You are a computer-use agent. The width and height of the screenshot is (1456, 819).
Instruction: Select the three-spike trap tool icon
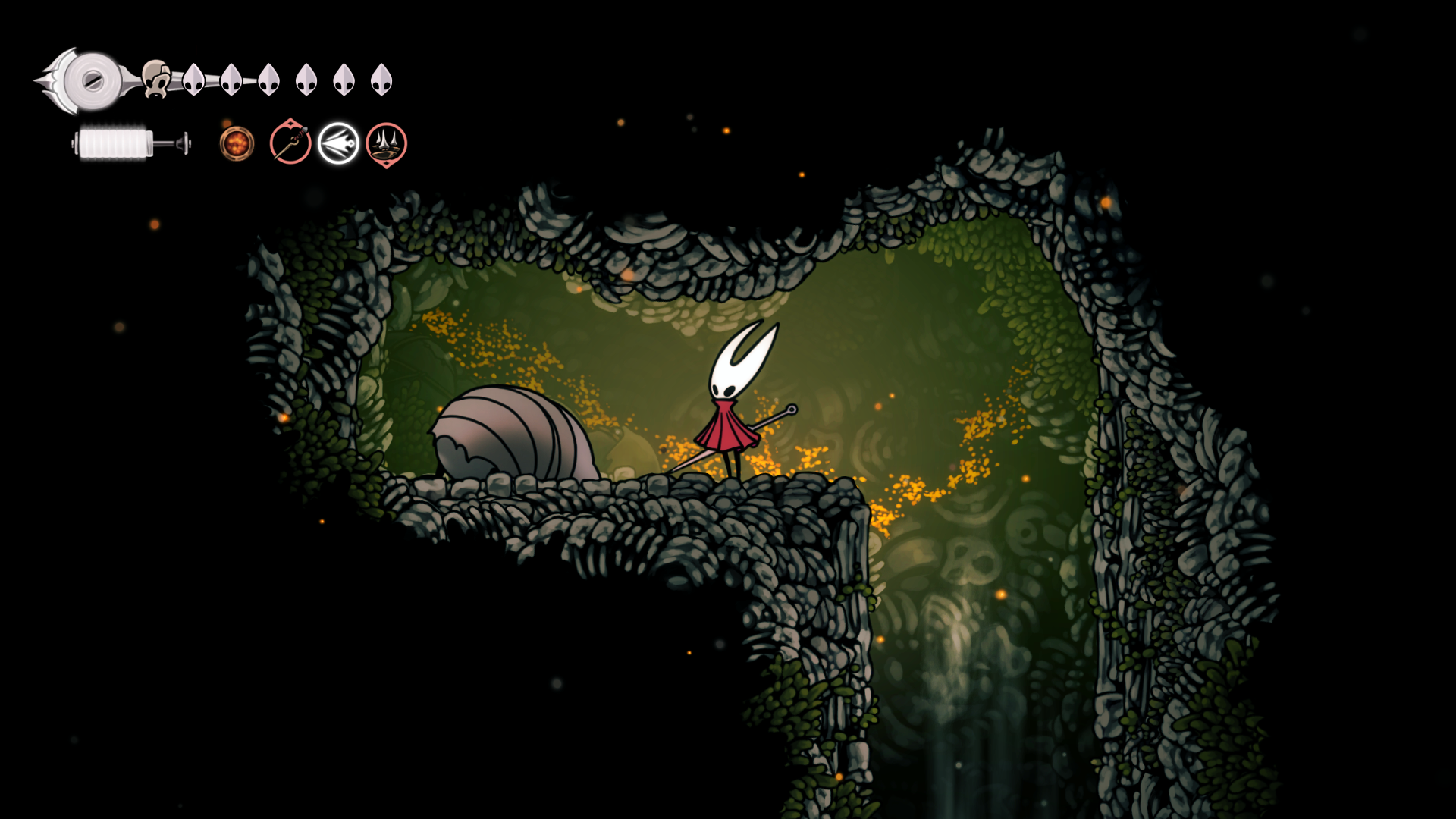point(386,143)
